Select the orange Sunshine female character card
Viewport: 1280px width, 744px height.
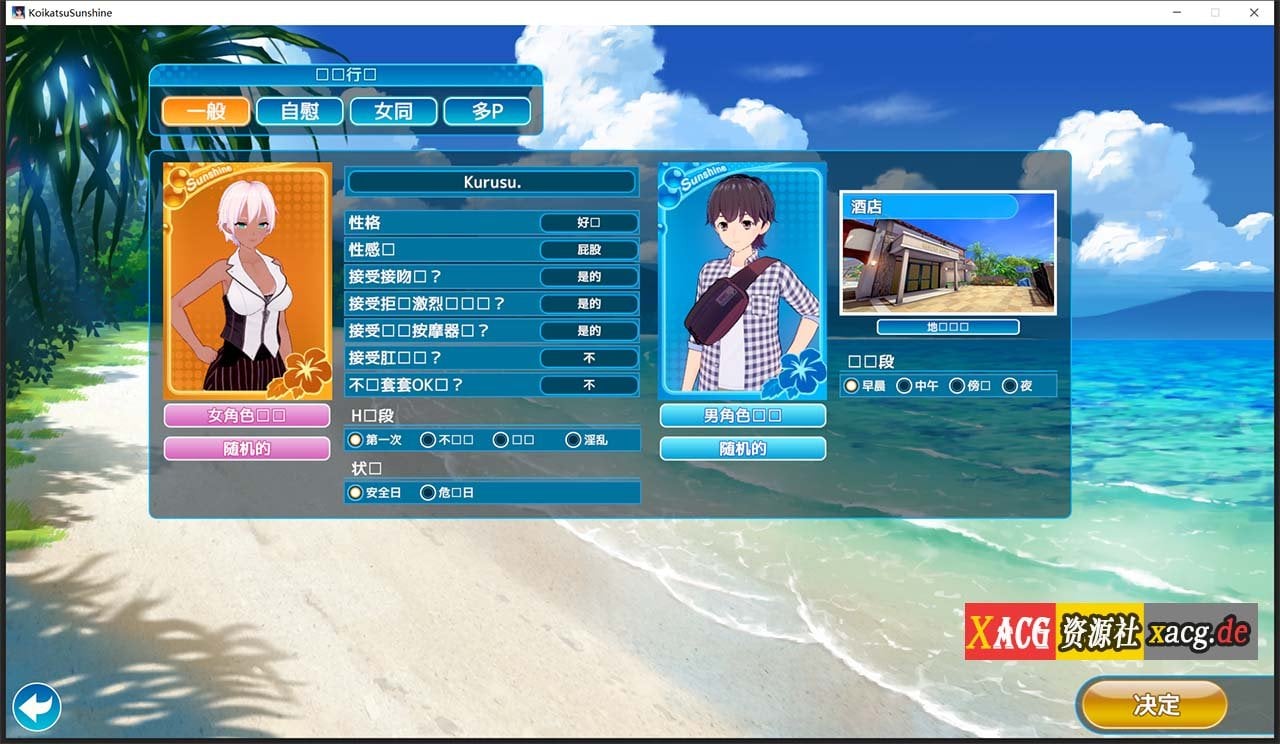coord(247,278)
